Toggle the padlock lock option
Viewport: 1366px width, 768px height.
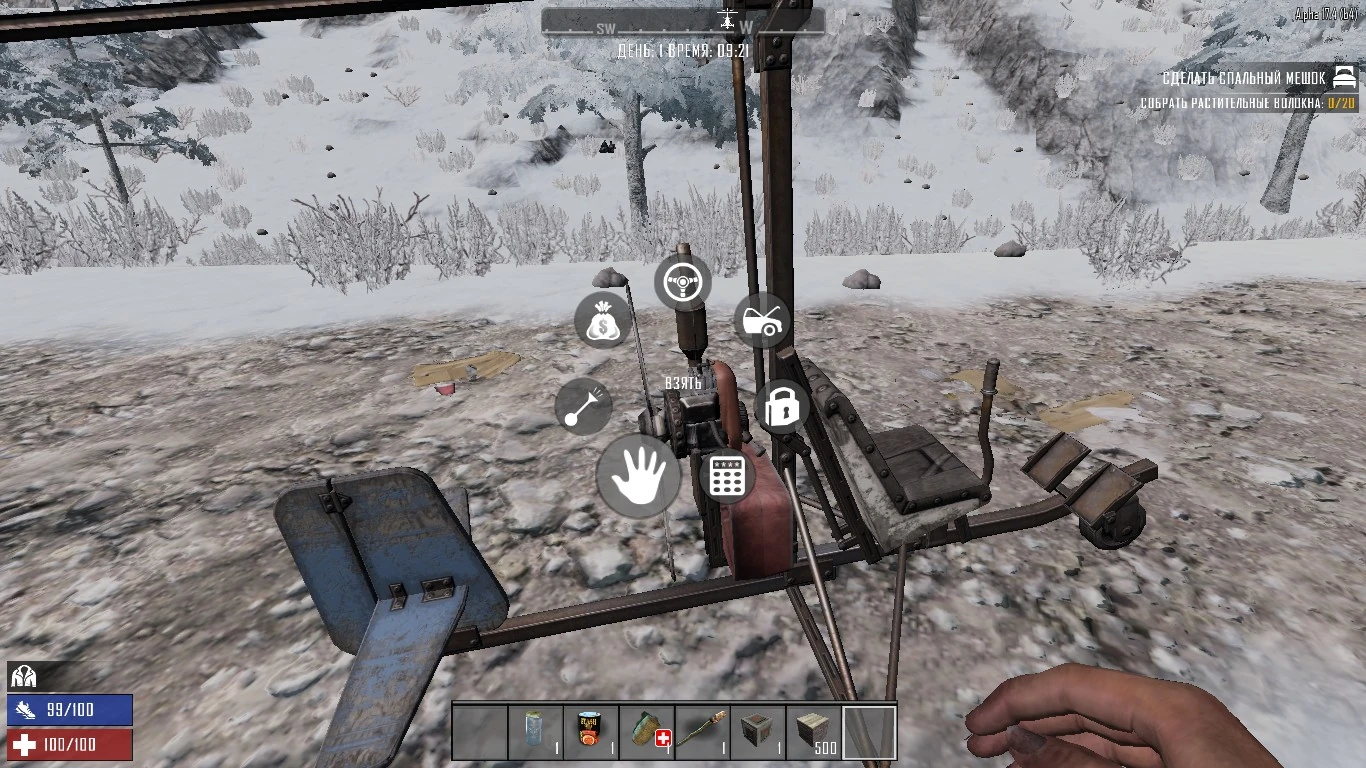coord(781,406)
